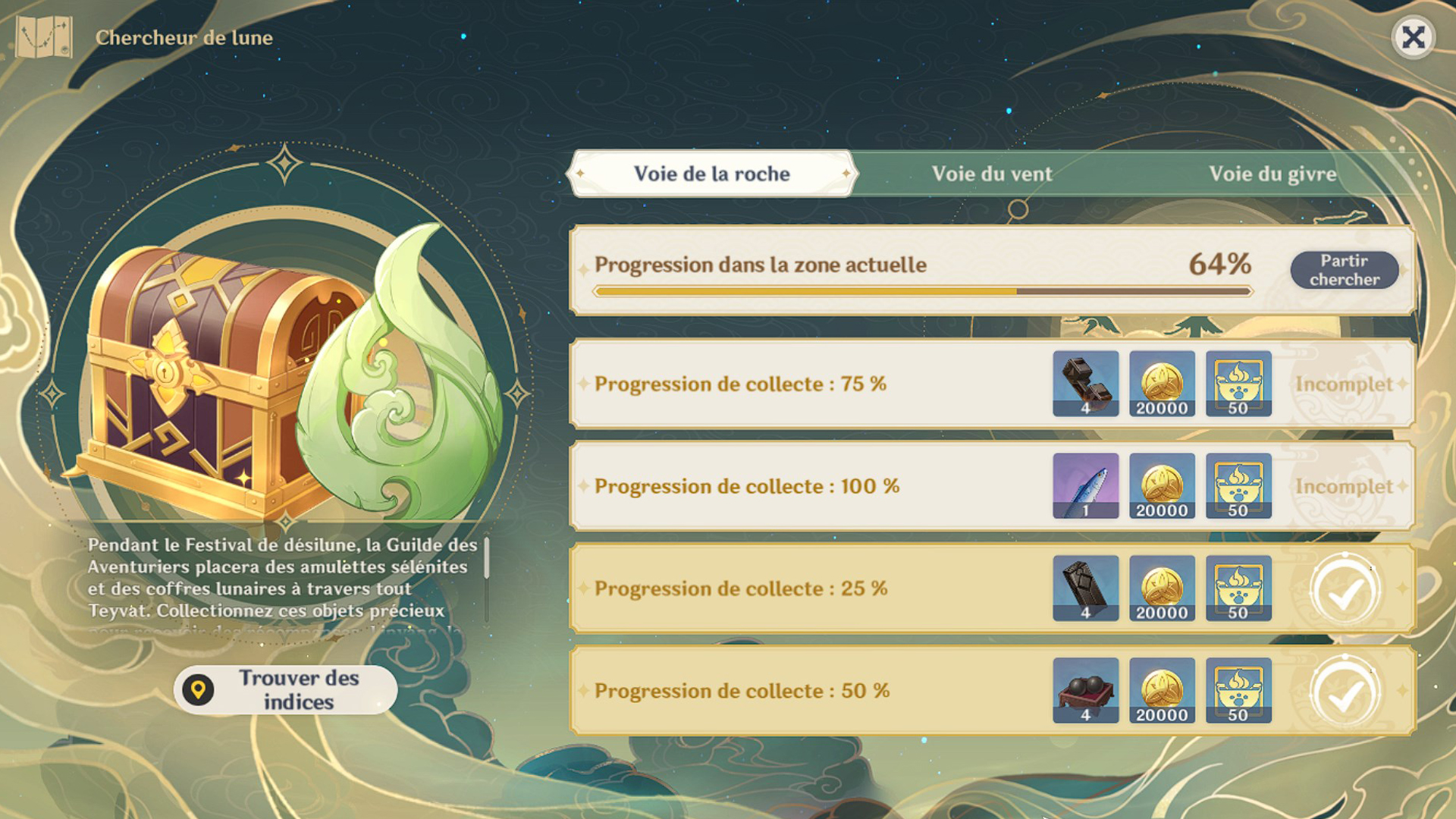Click the fish reward icon in the 100% row

pyautogui.click(x=1086, y=486)
